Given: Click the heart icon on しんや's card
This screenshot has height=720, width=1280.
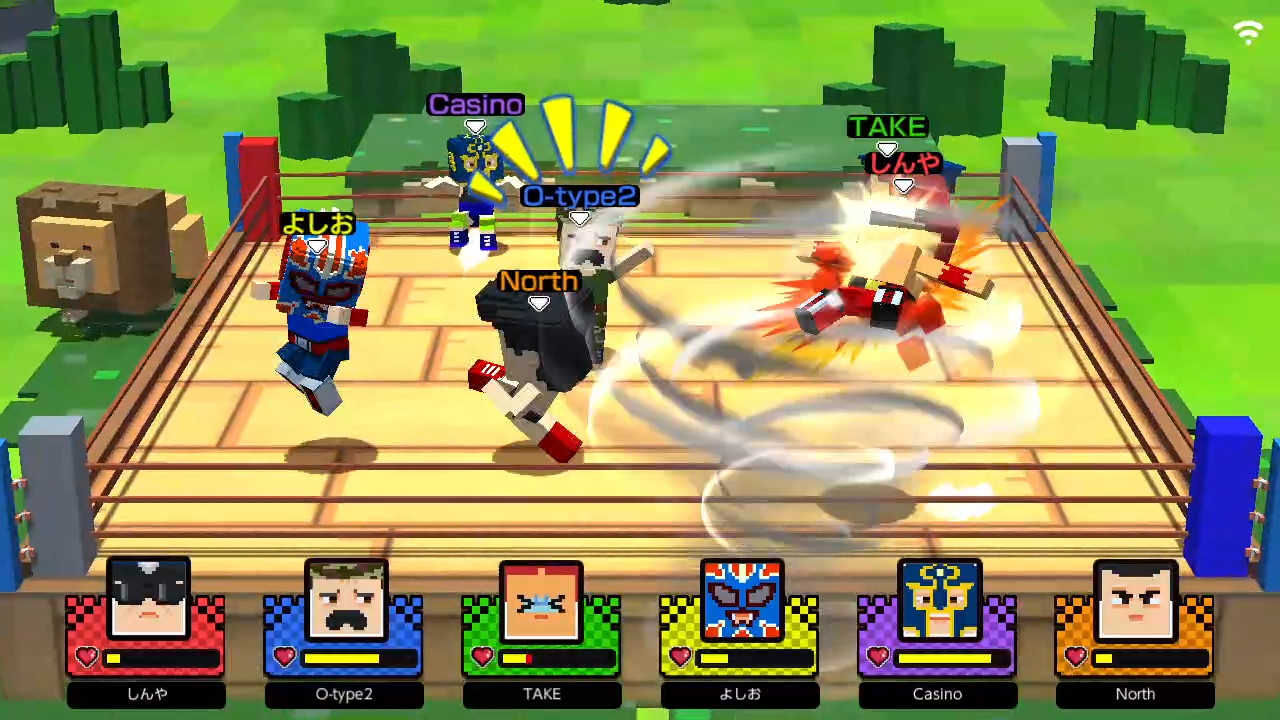Looking at the screenshot, I should [86, 657].
